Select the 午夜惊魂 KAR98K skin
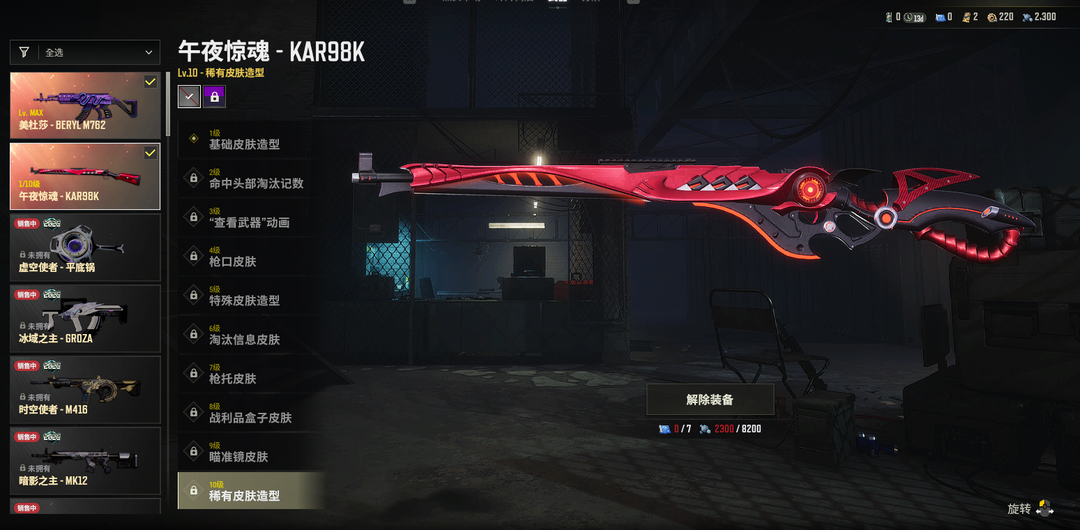 85,176
